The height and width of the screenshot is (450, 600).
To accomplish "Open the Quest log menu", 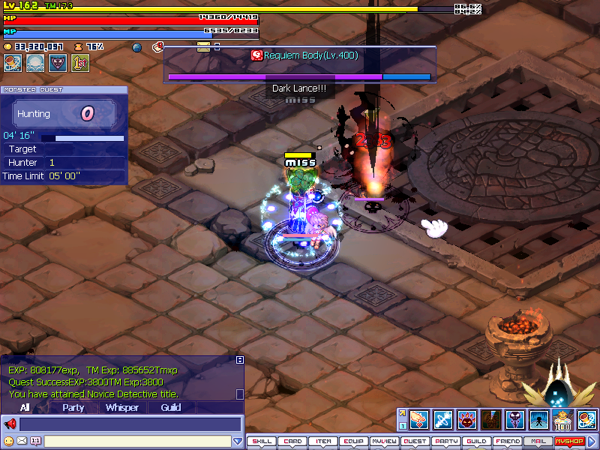I will point(415,440).
